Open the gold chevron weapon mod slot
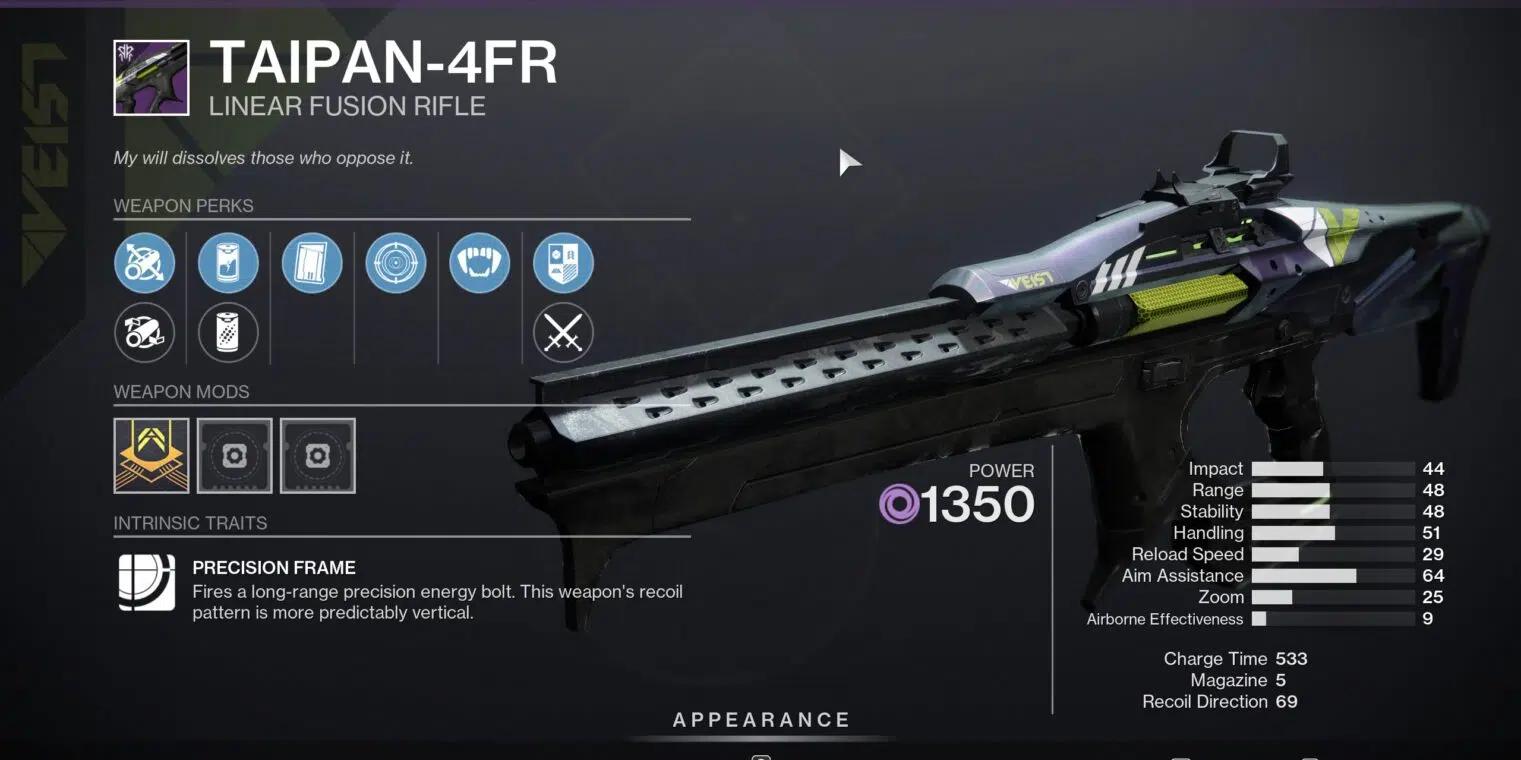 pos(151,456)
